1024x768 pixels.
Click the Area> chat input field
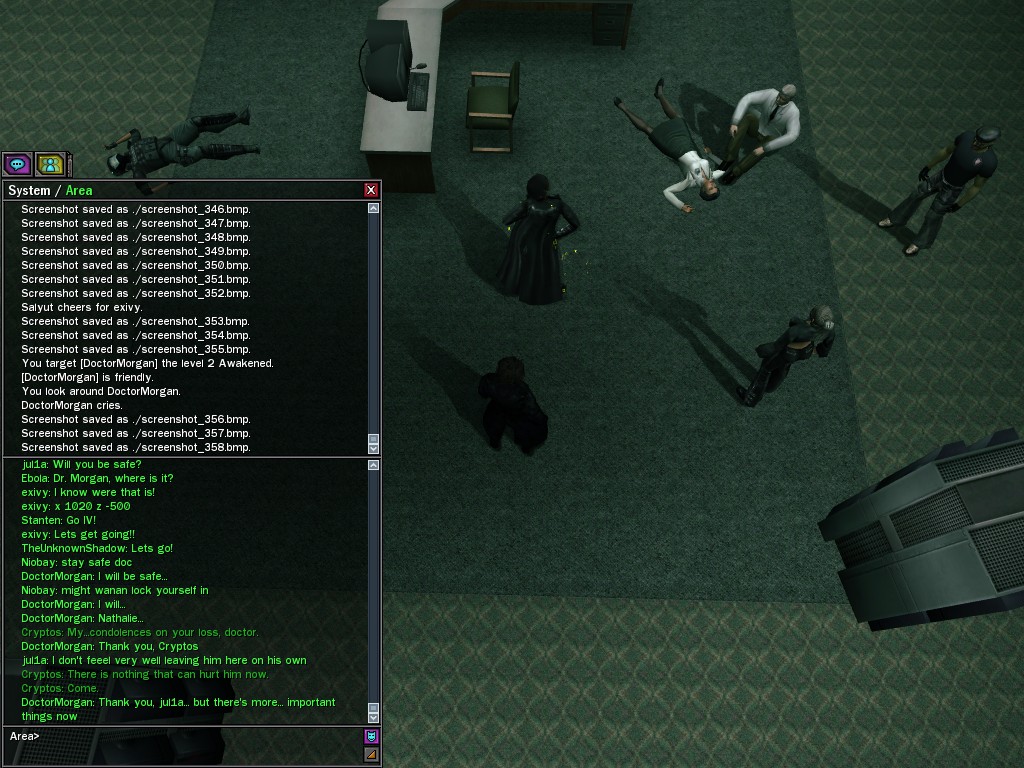coord(185,736)
